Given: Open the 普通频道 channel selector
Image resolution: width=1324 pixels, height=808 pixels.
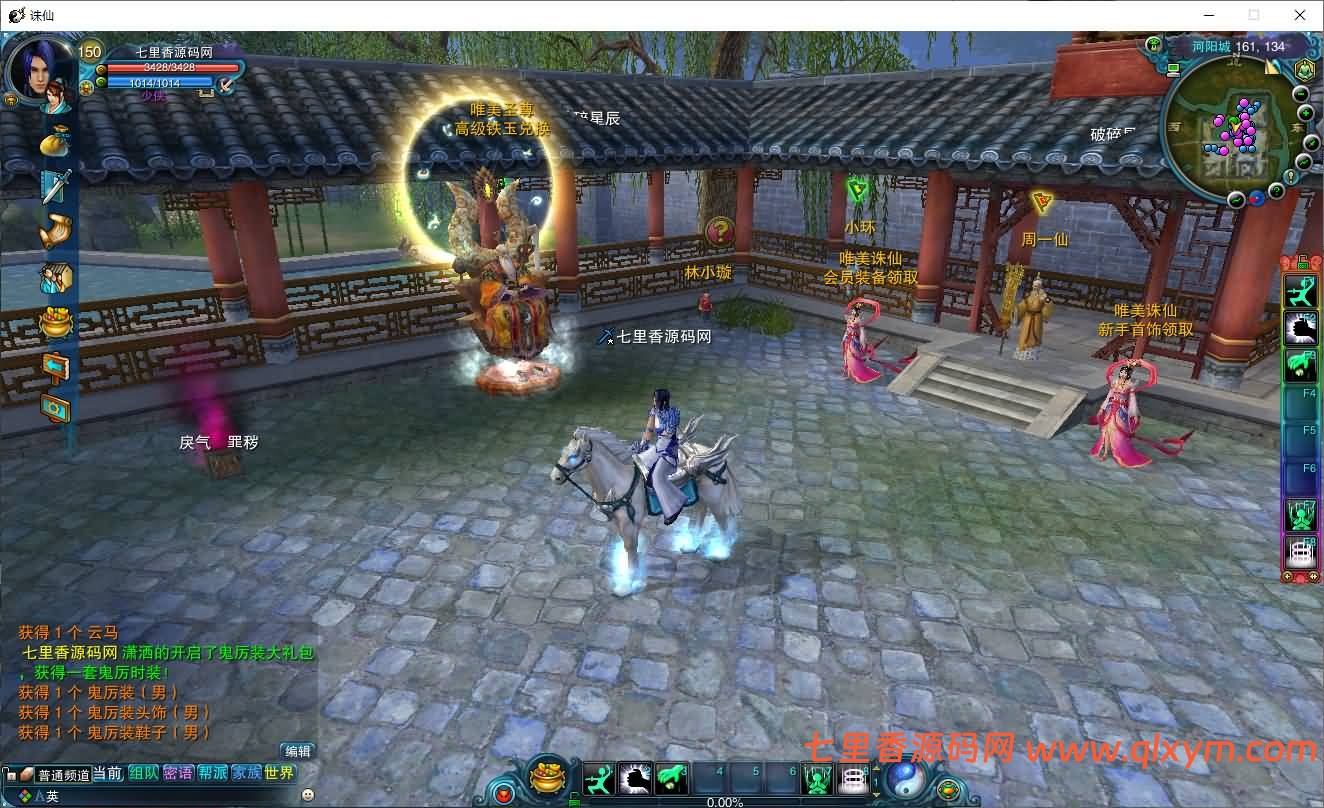Looking at the screenshot, I should tap(64, 775).
